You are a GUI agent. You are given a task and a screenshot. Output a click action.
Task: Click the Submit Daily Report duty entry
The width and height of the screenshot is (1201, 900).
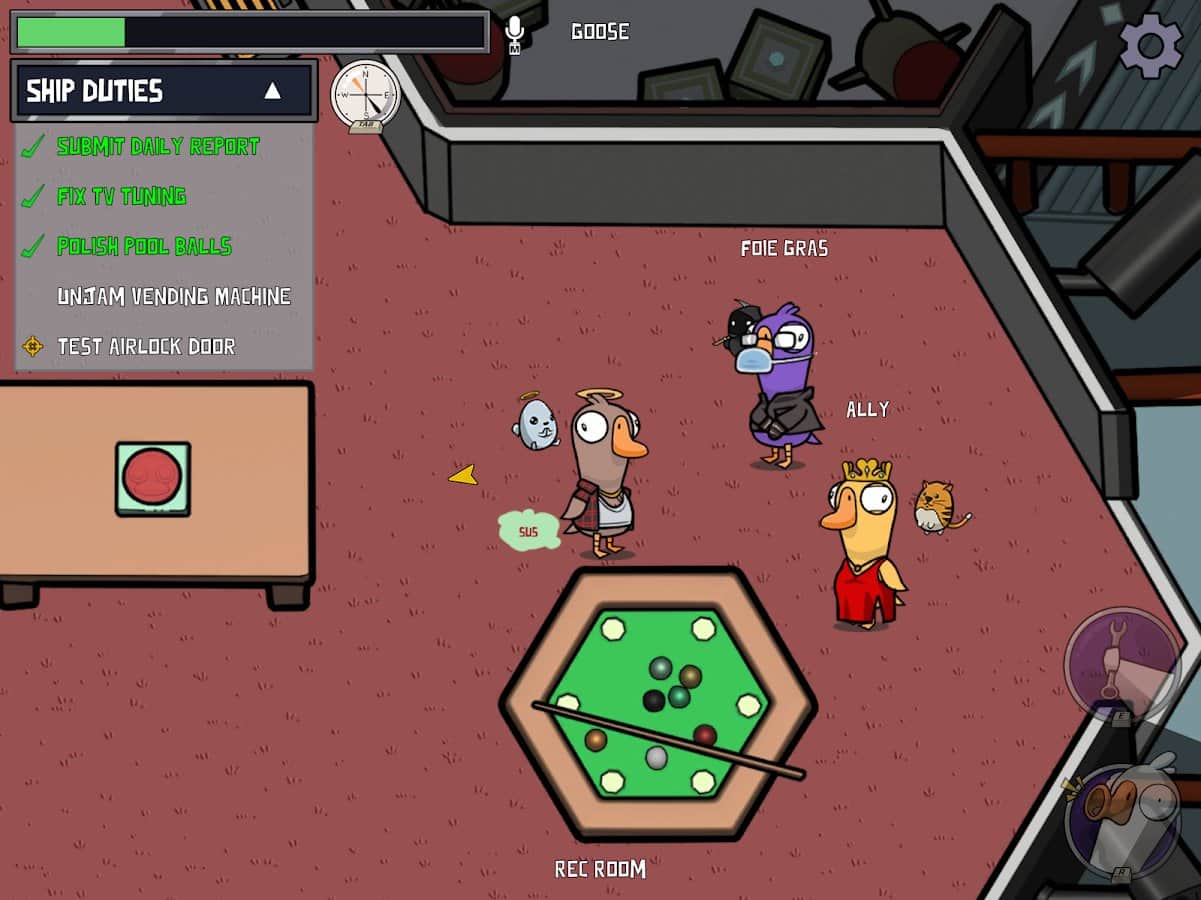[x=157, y=146]
